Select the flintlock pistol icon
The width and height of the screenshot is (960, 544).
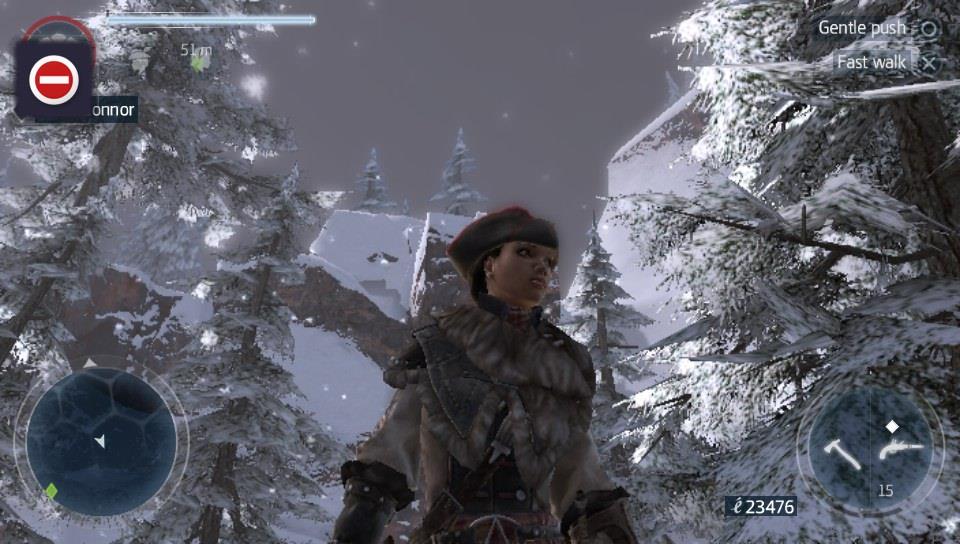click(892, 450)
